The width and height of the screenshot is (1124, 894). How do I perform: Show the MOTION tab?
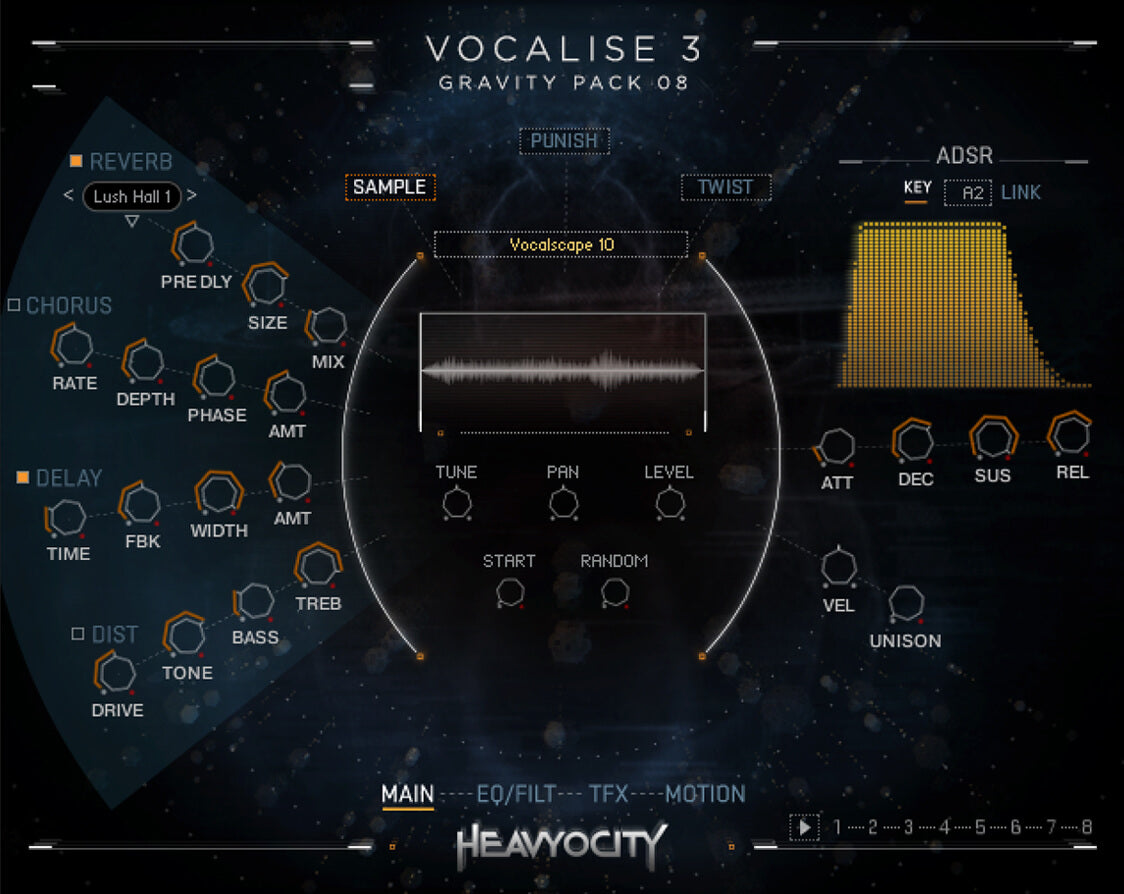coord(705,795)
